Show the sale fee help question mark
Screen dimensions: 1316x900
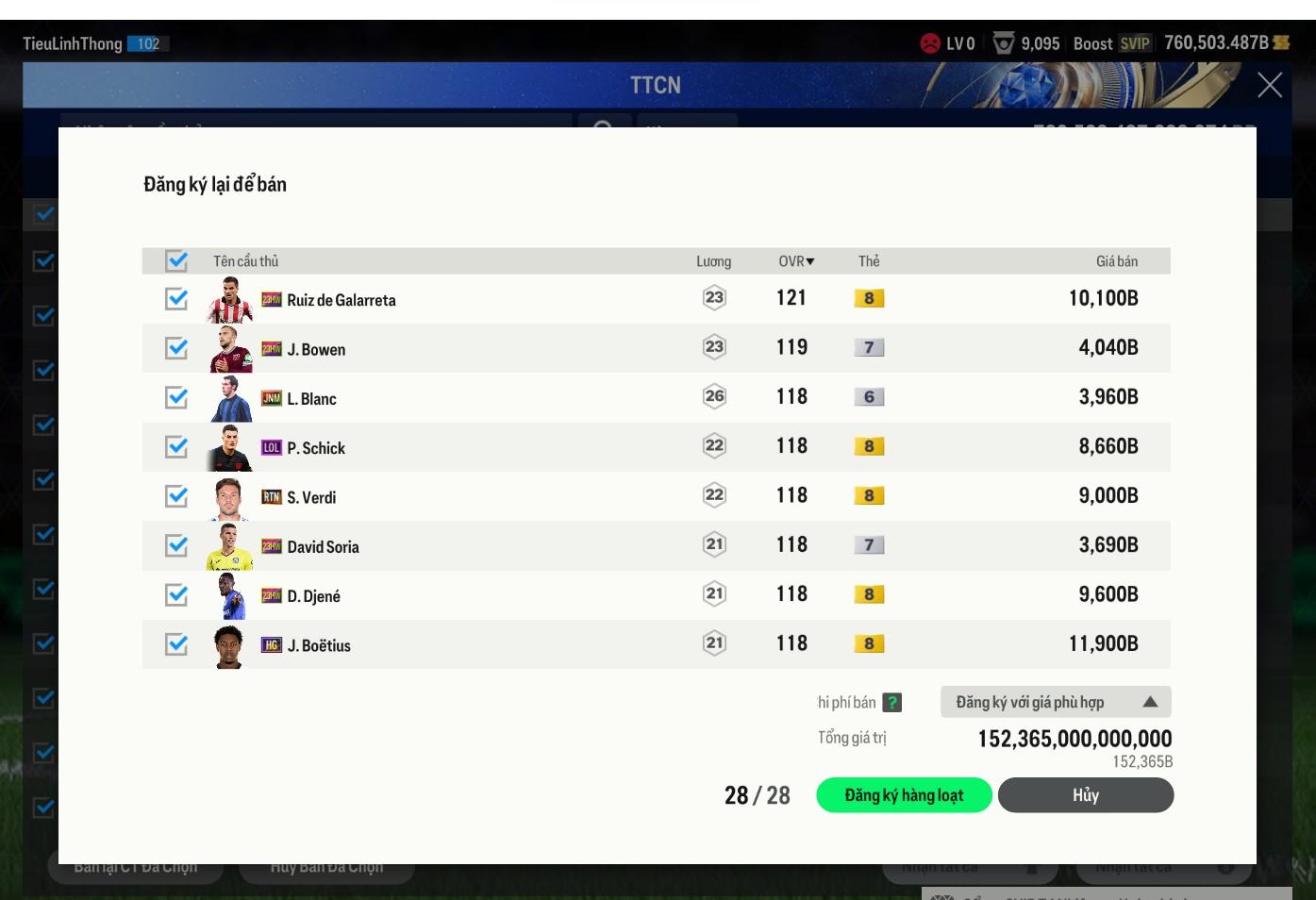[x=891, y=703]
